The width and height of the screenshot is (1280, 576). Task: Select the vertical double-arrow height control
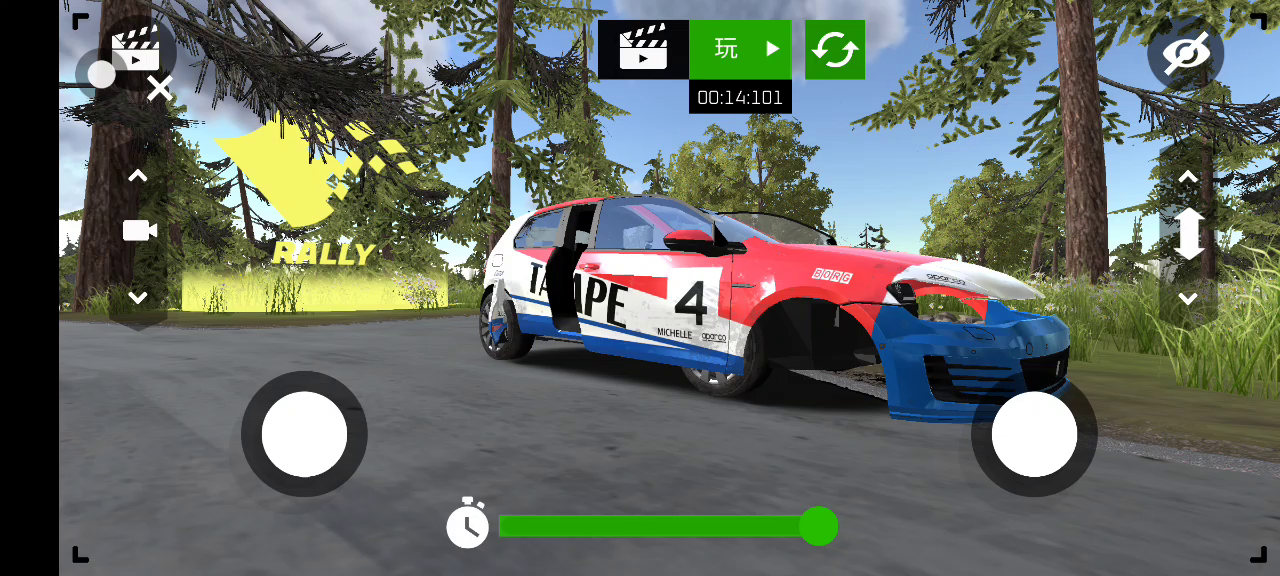pos(1188,234)
